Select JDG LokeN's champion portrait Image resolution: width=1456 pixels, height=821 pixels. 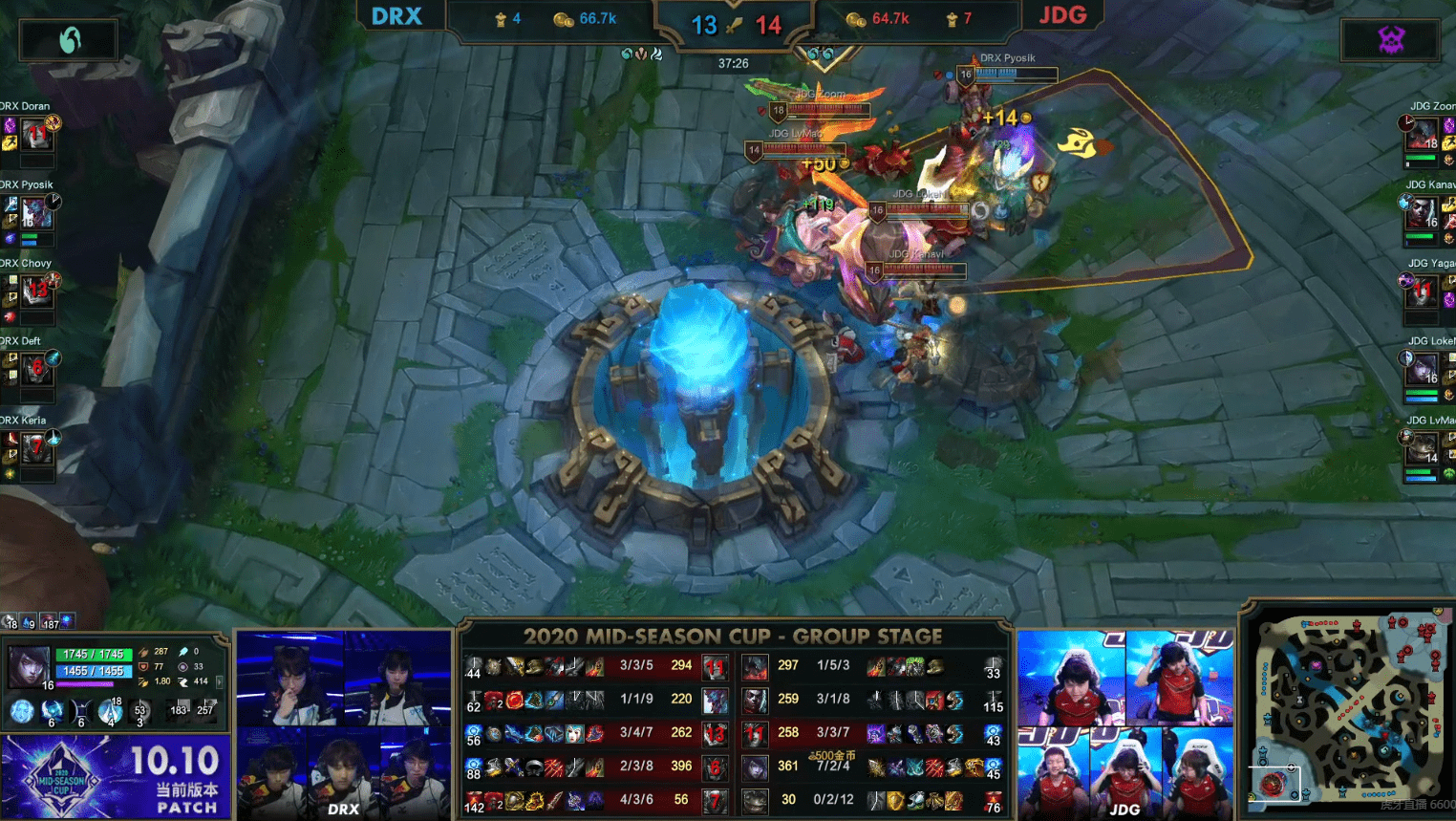(1422, 369)
